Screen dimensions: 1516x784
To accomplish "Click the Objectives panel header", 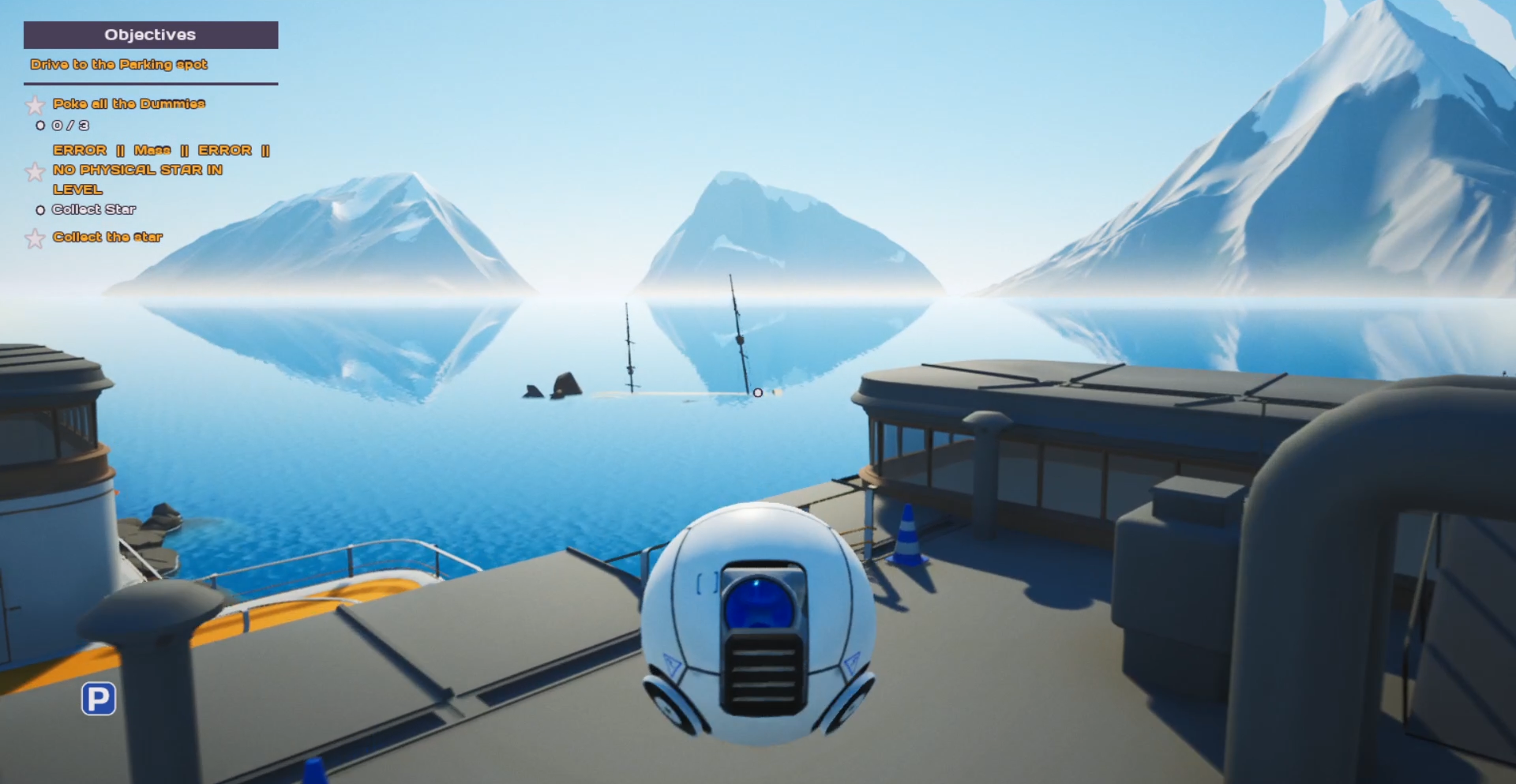I will point(150,35).
